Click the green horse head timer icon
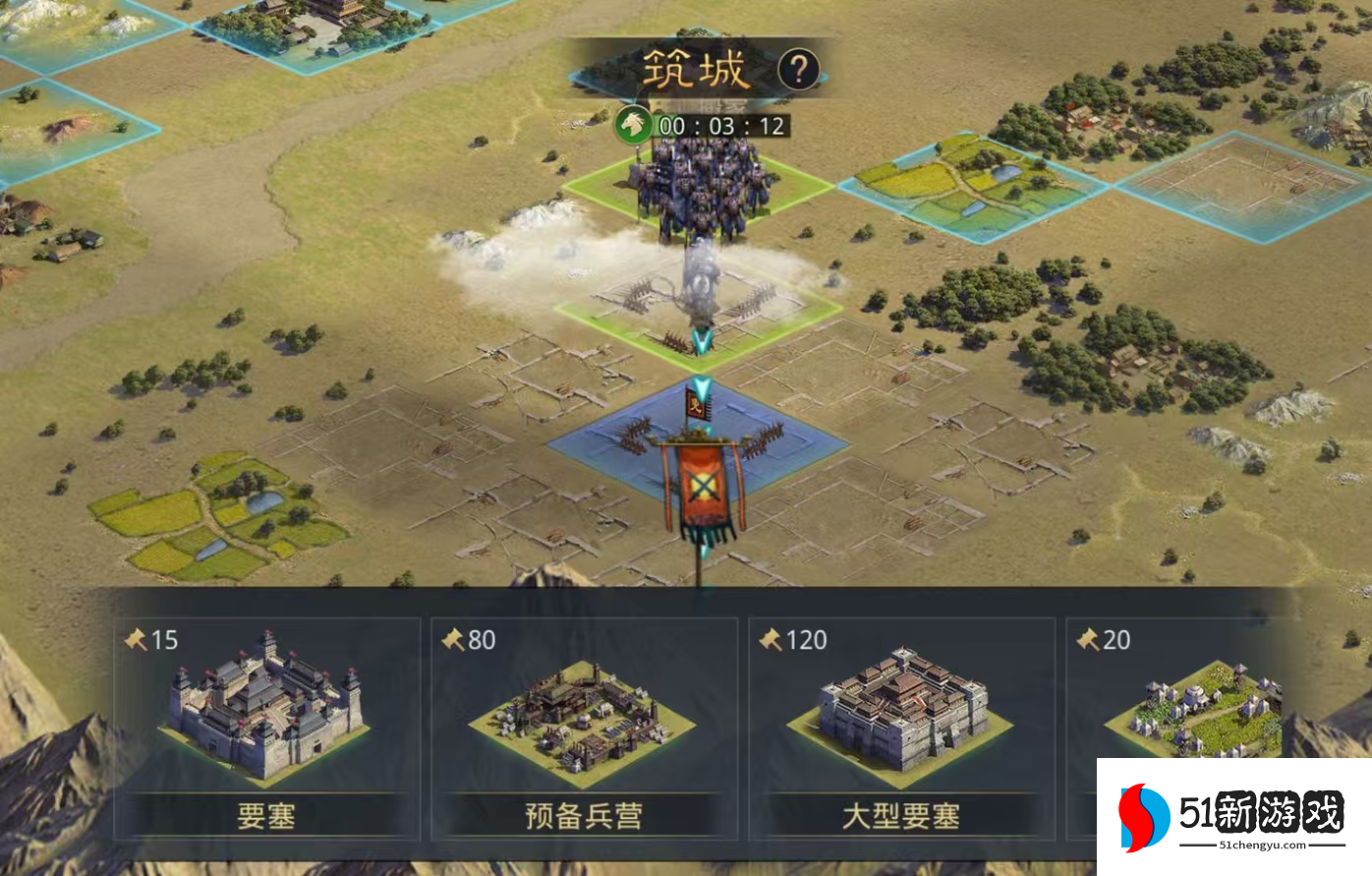1372x876 pixels. pyautogui.click(x=633, y=124)
